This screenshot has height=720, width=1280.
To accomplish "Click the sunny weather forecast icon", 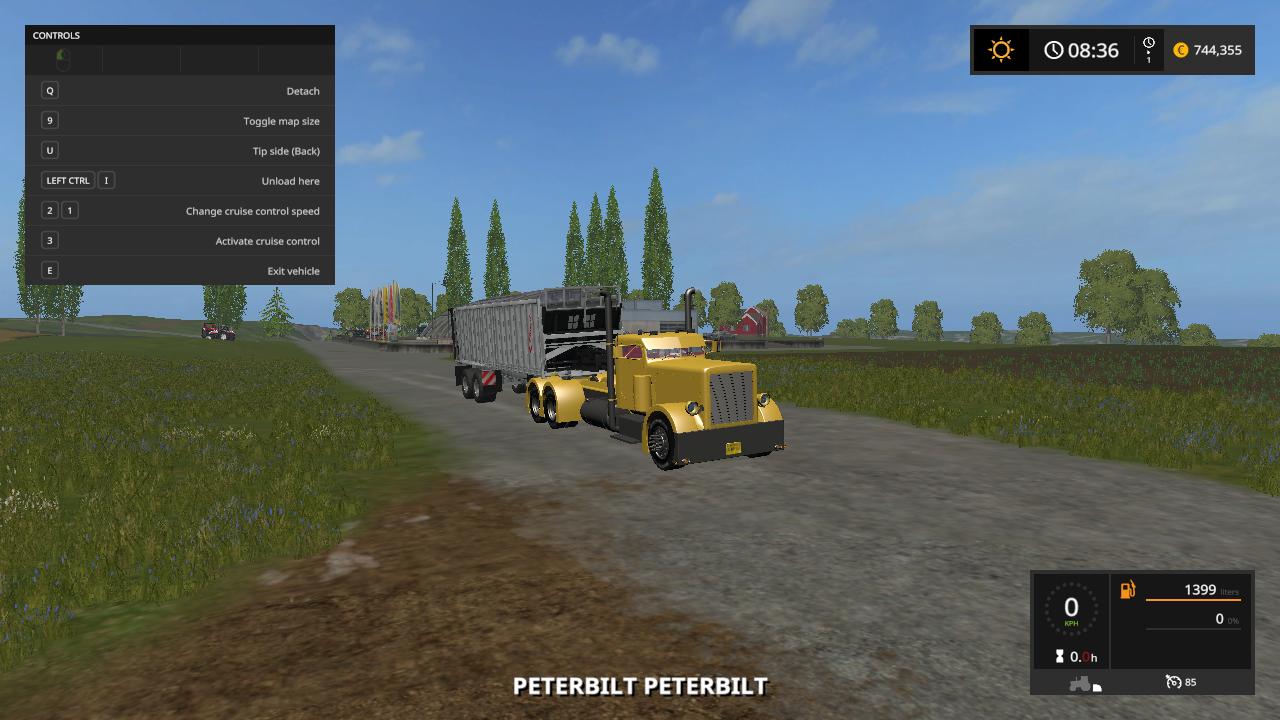I will point(1000,50).
